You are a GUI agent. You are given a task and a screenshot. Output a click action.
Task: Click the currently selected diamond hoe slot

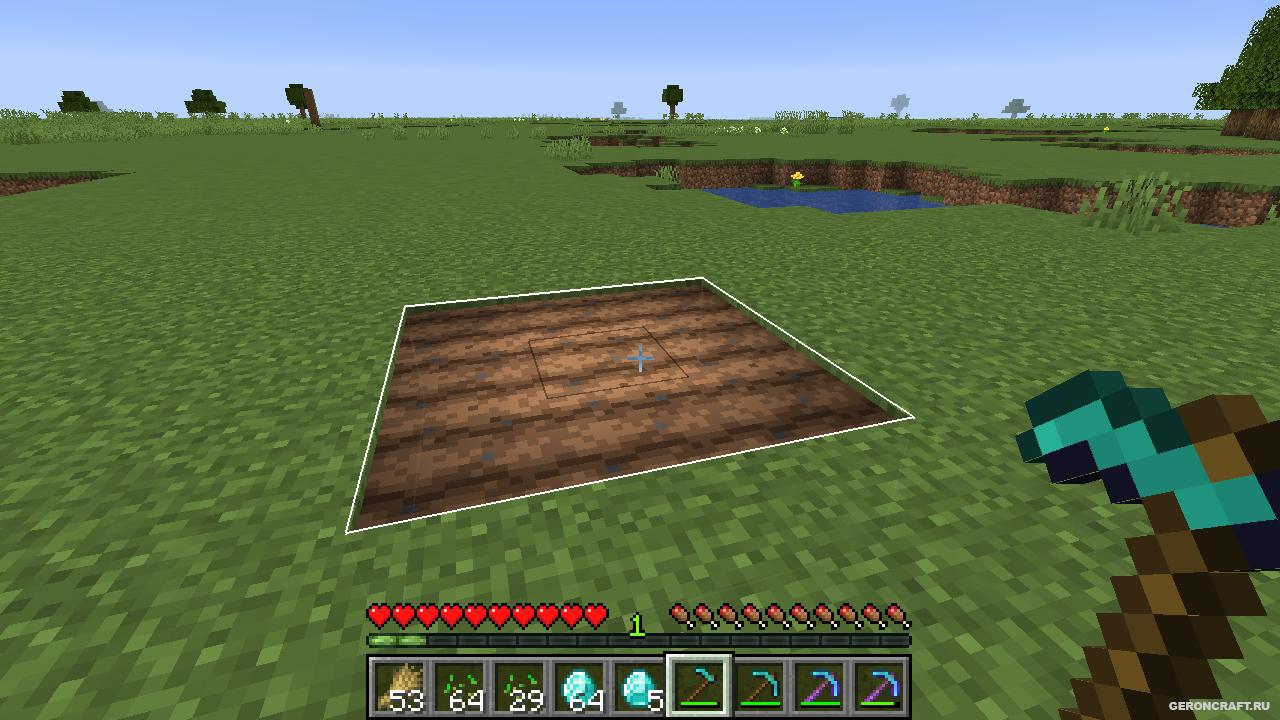[700, 688]
